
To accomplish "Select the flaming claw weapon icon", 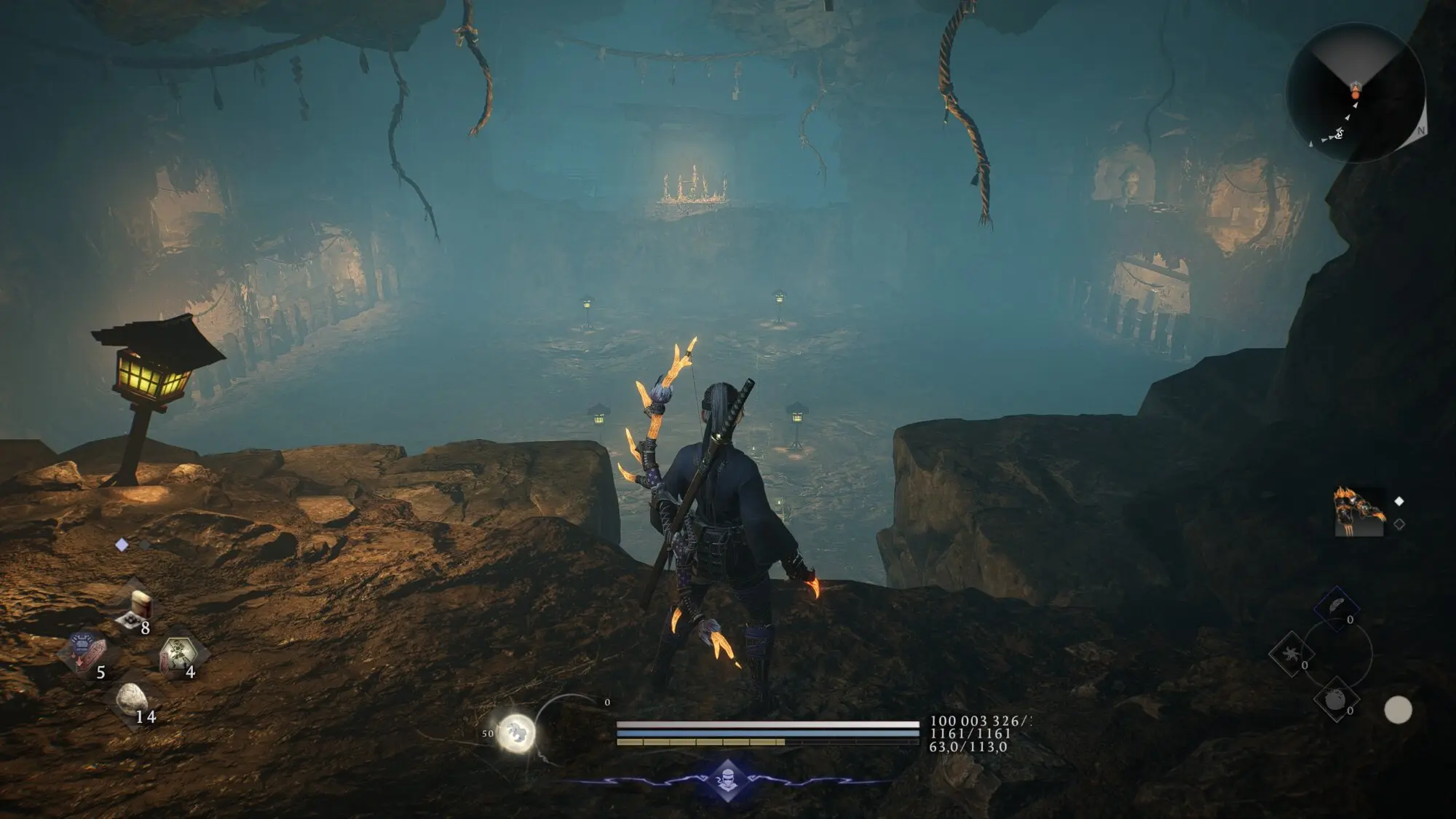I will (1359, 511).
